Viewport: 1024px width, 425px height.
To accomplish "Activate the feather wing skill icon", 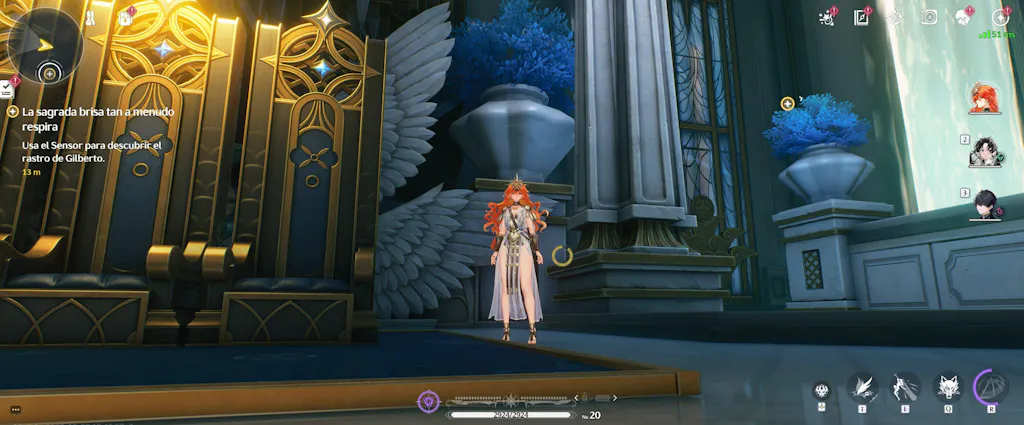I will (862, 386).
